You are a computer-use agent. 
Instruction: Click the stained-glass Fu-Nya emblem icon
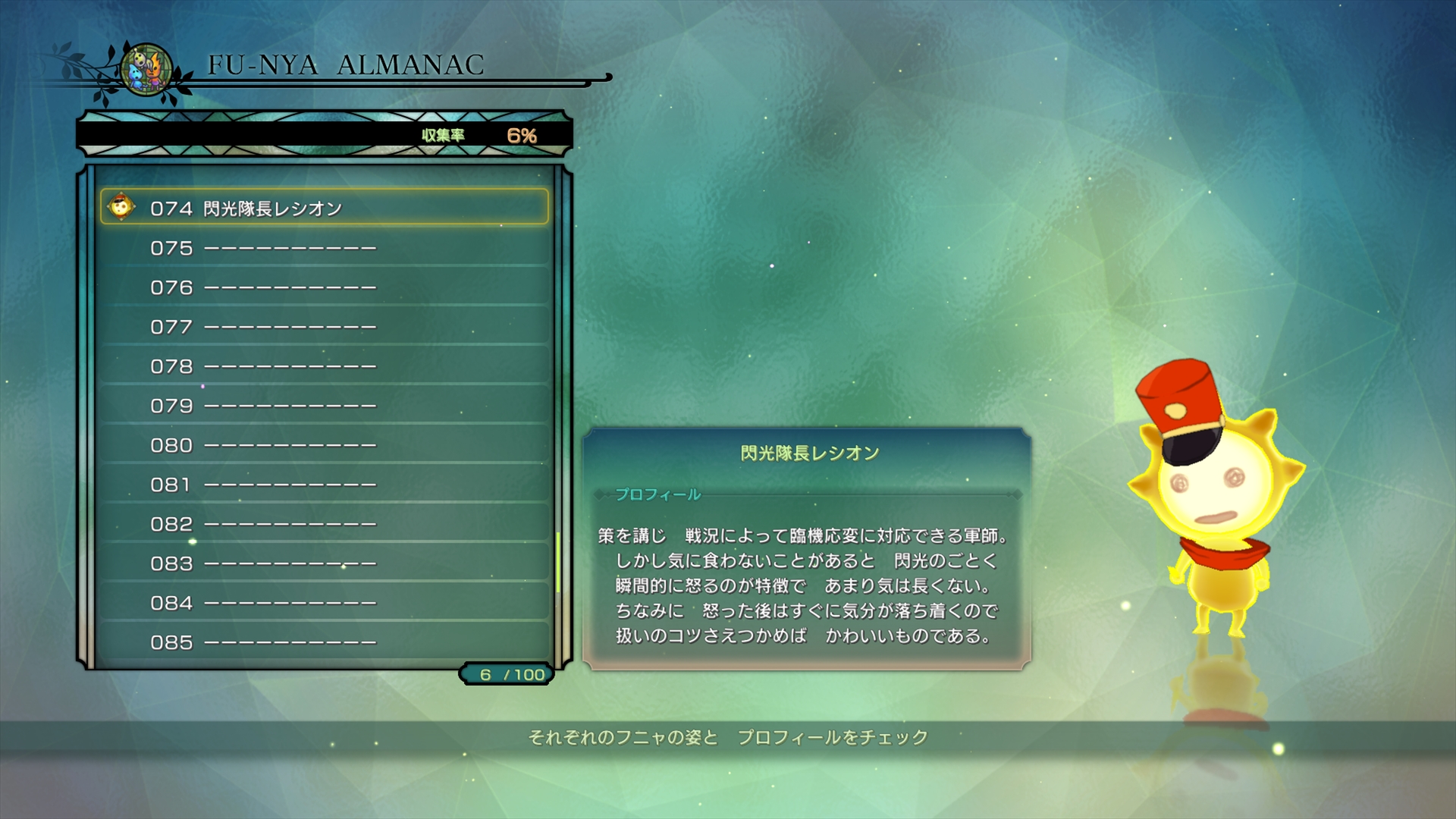(146, 70)
